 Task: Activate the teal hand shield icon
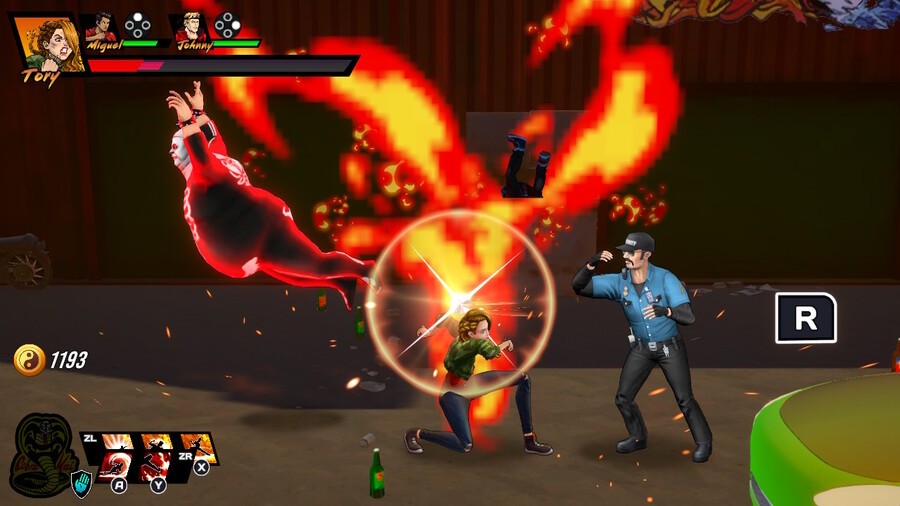81,485
